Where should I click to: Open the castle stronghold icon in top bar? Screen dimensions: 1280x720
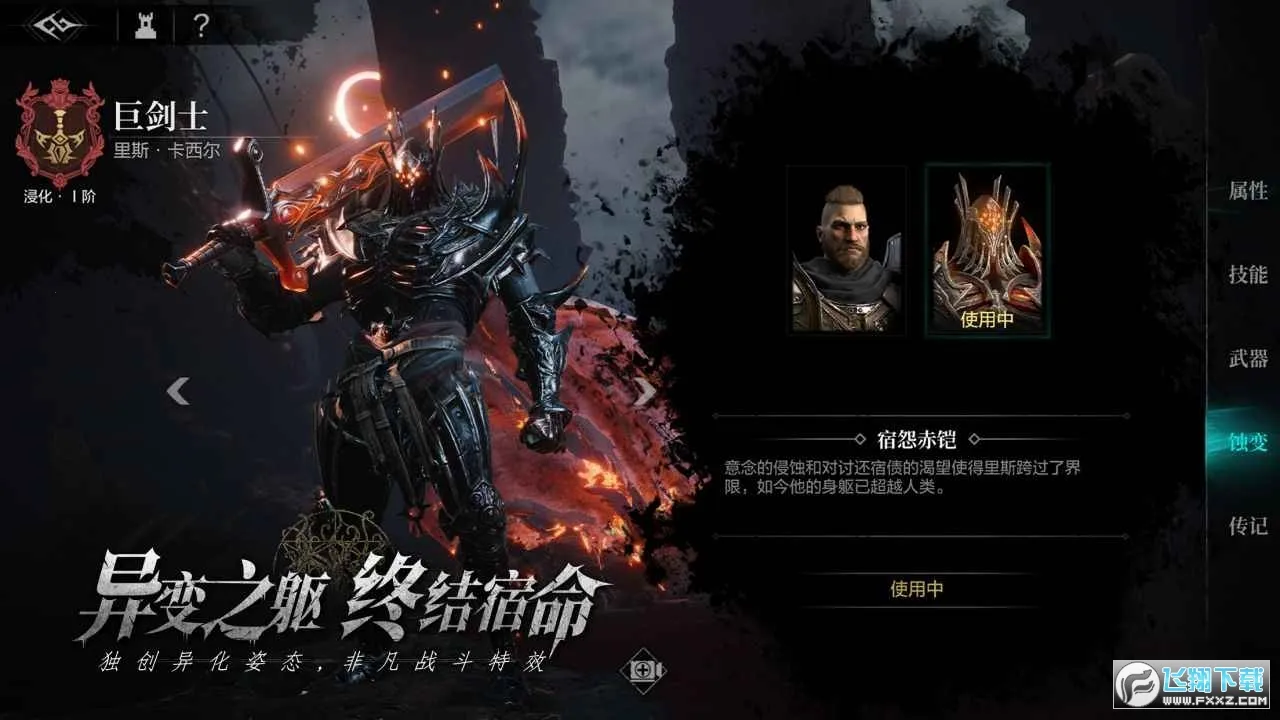pos(145,25)
